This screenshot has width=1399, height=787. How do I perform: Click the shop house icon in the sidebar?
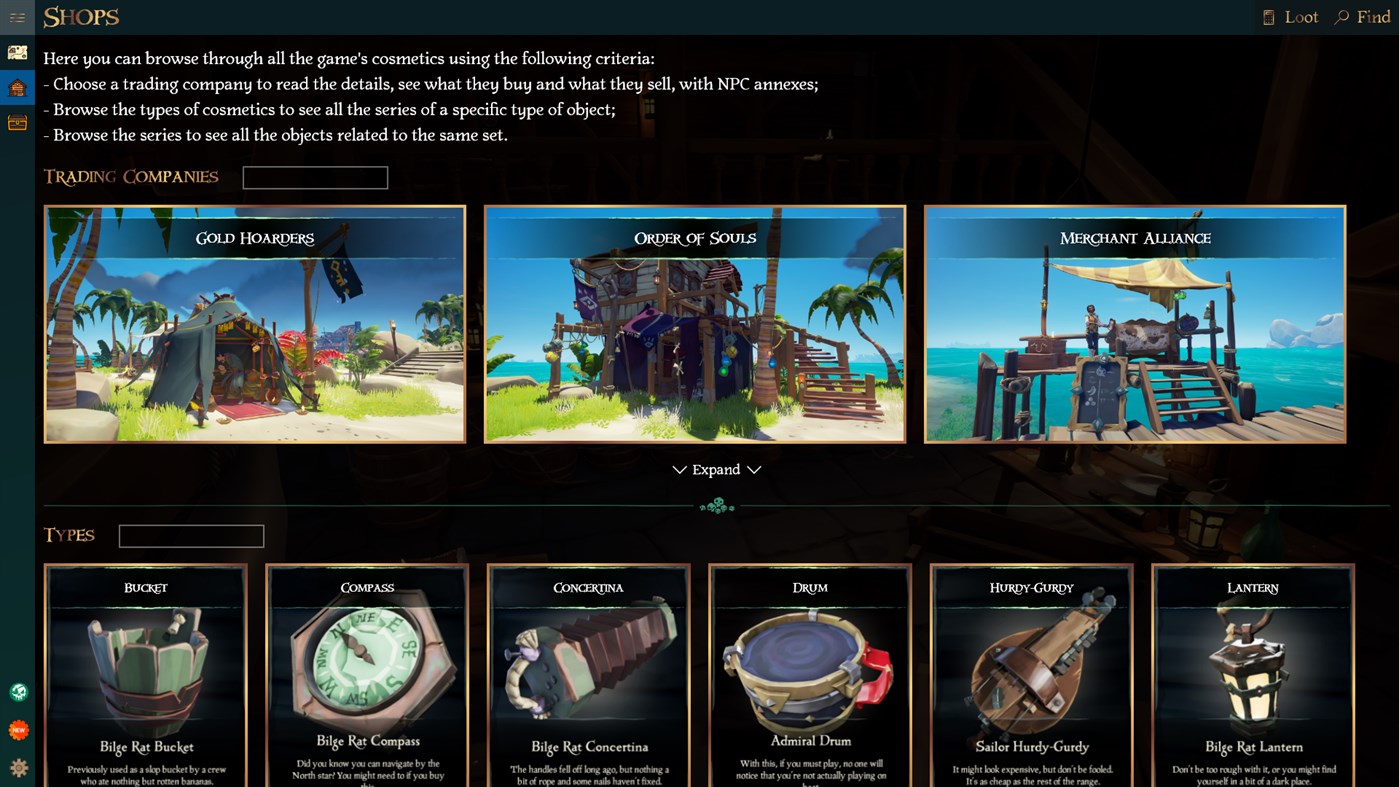(x=16, y=87)
